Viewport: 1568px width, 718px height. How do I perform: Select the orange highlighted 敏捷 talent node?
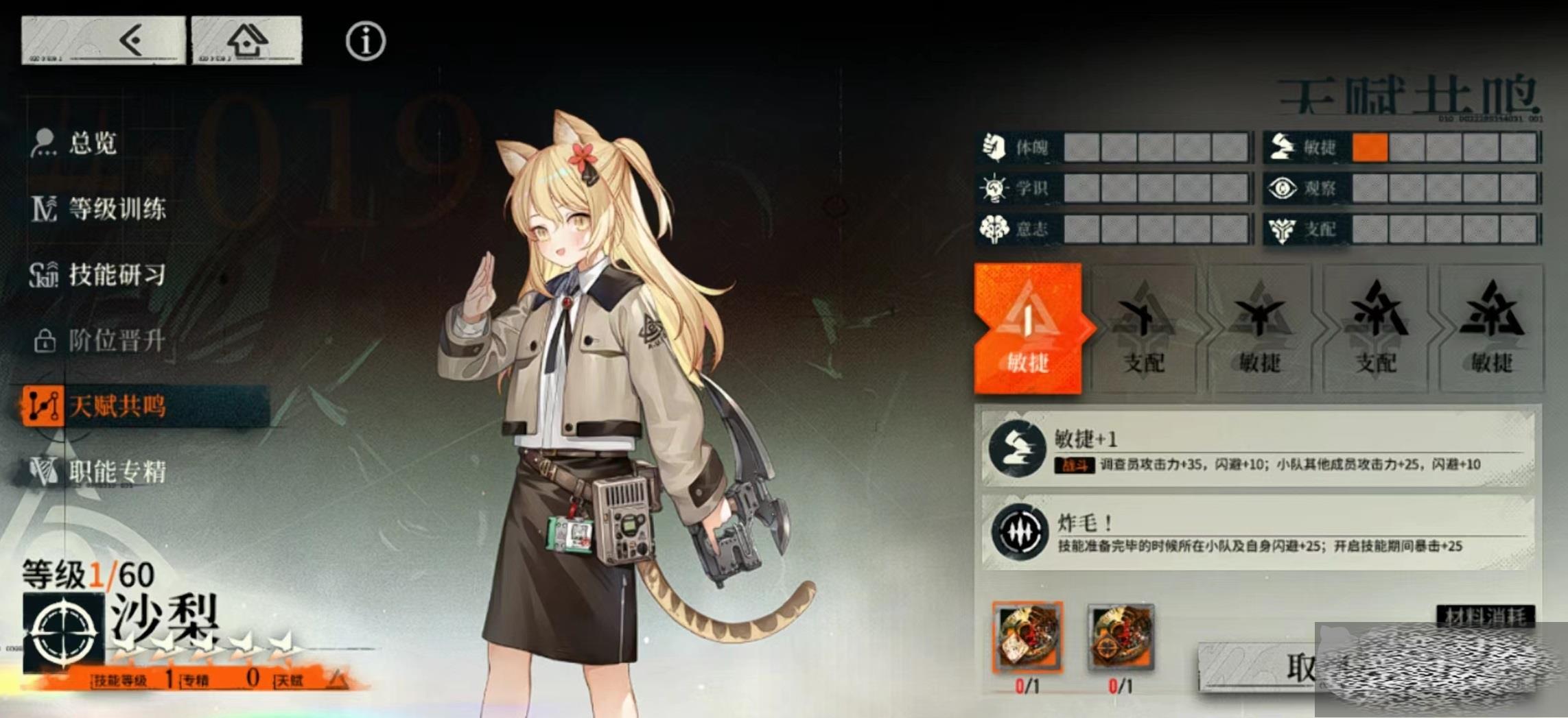[1027, 328]
